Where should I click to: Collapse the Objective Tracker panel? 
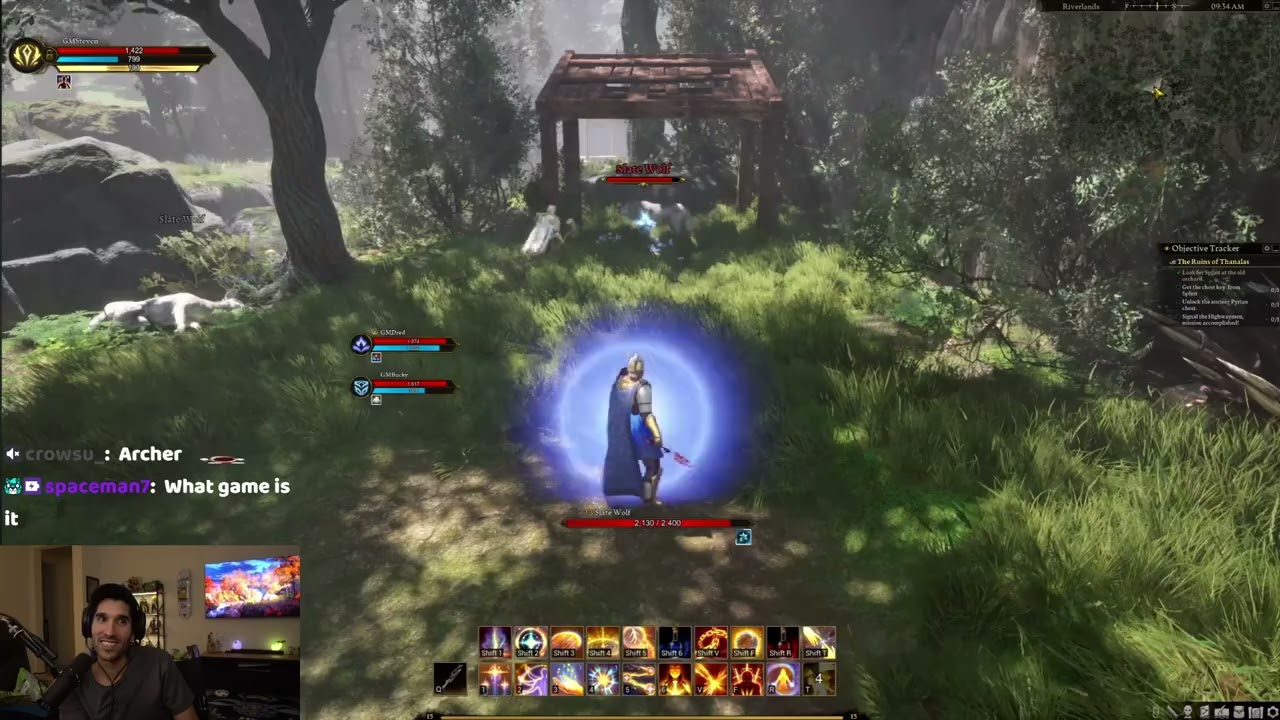coord(1276,249)
